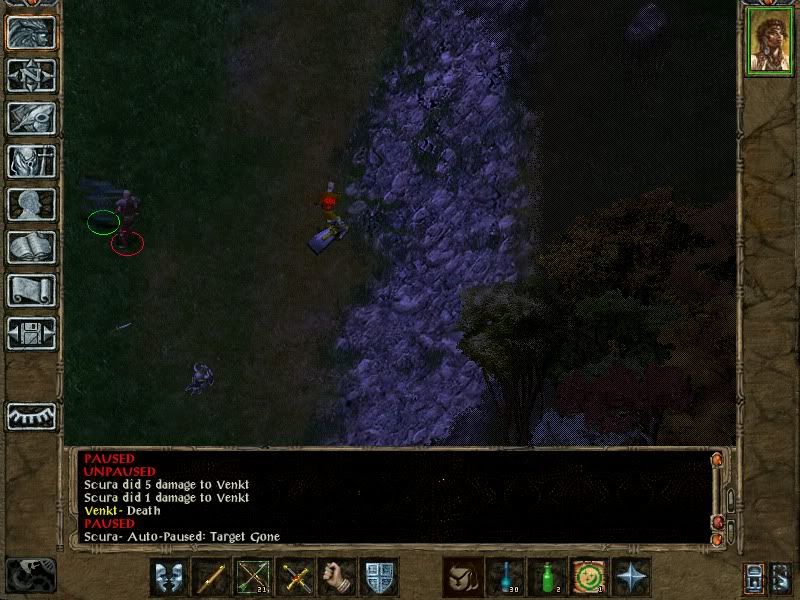Show the character record bust icon
The image size is (800, 600).
pyautogui.click(x=32, y=204)
